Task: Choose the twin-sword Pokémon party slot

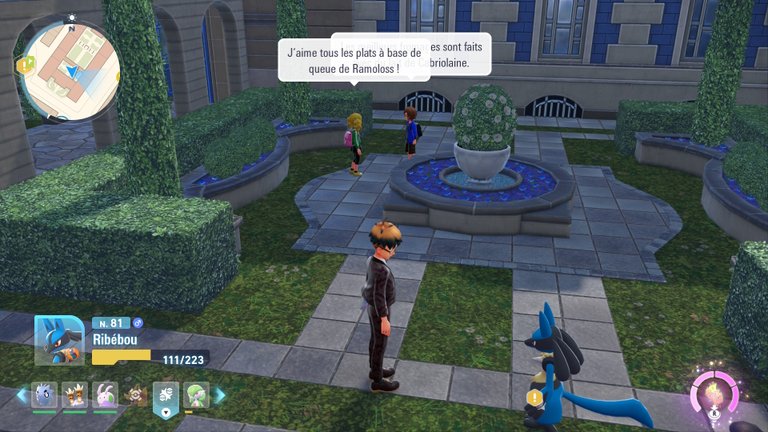Action: click(74, 394)
